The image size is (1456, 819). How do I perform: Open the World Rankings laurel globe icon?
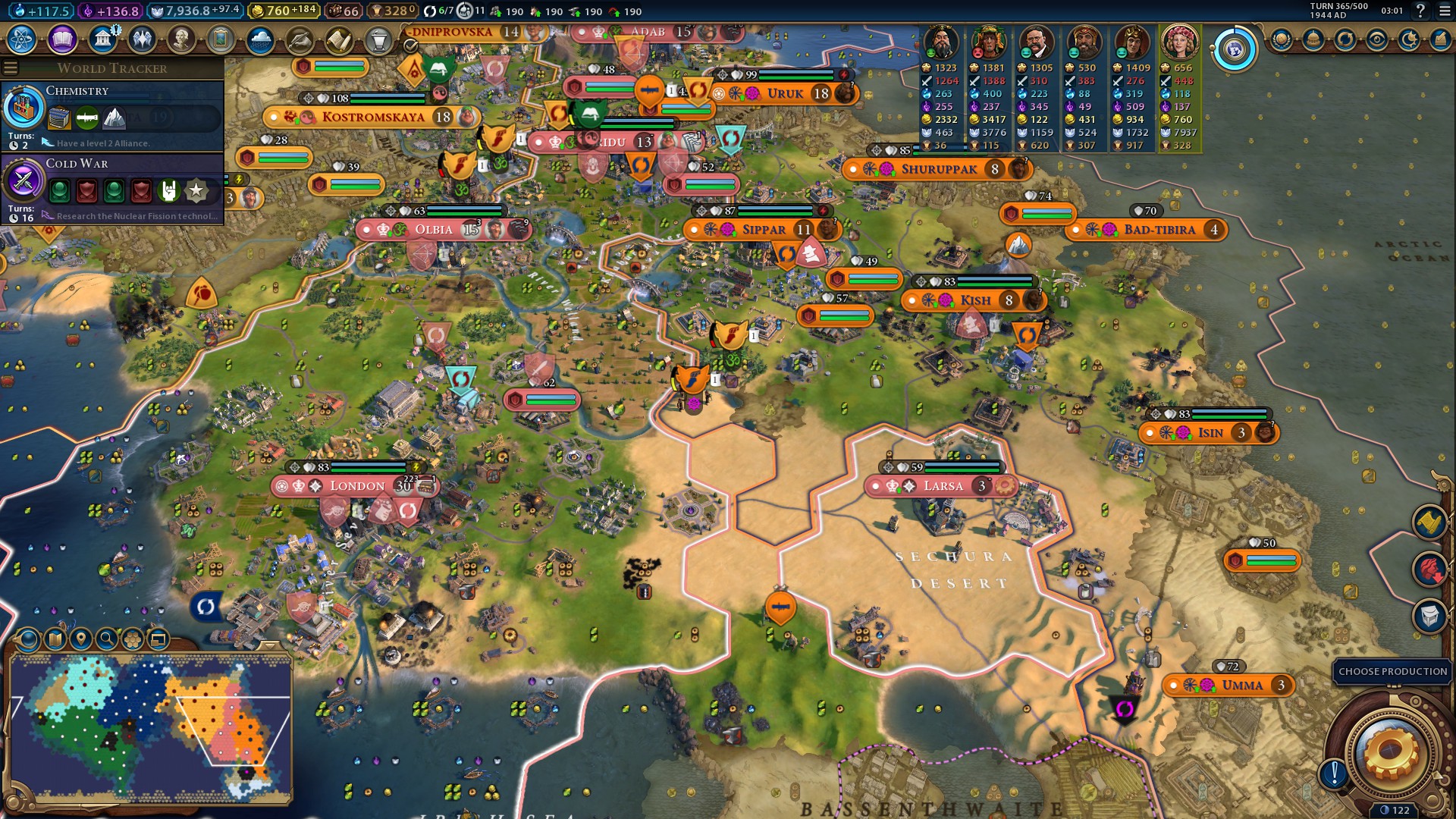click(1282, 39)
